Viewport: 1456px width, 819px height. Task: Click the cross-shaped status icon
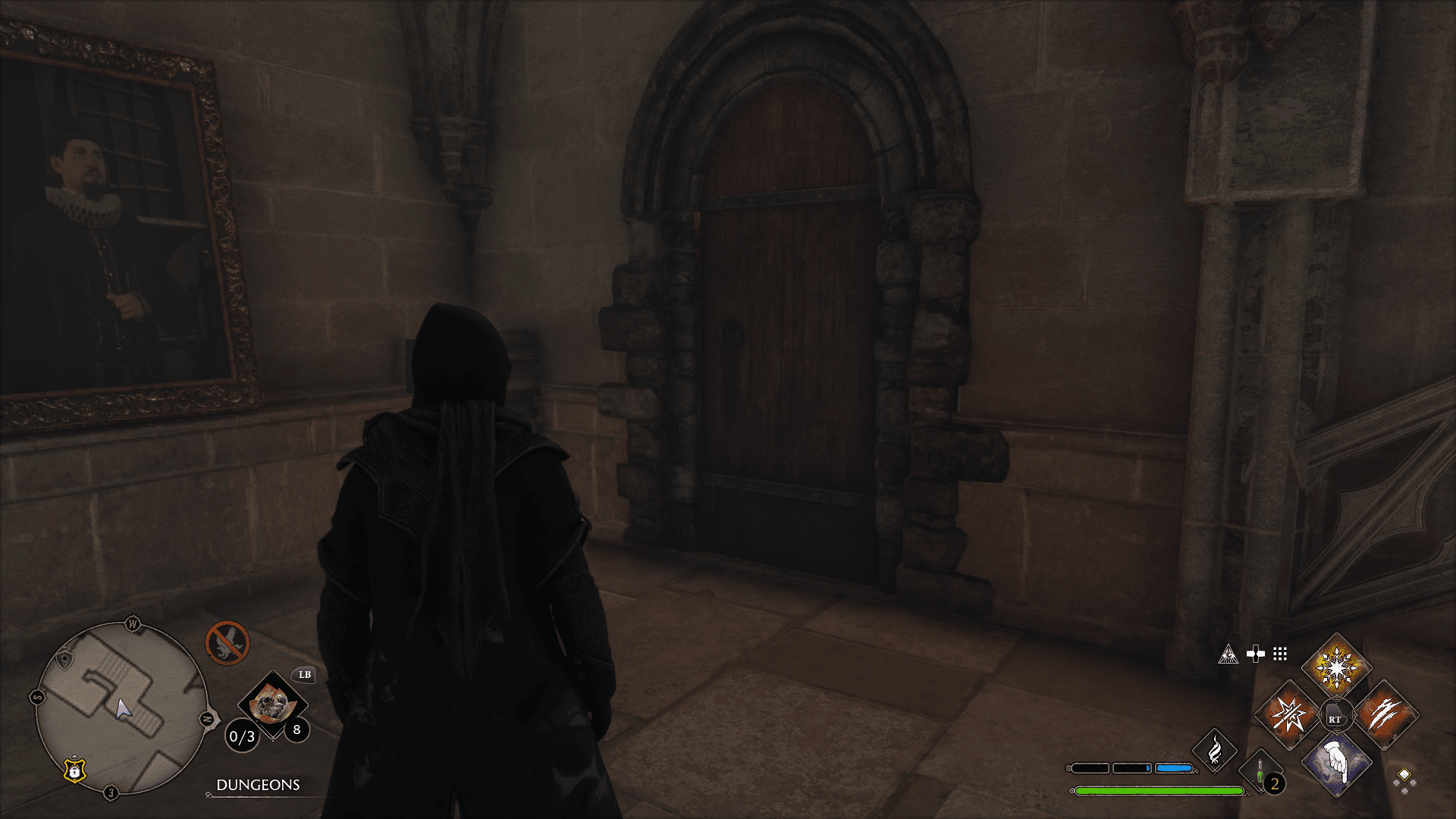coord(1256,653)
